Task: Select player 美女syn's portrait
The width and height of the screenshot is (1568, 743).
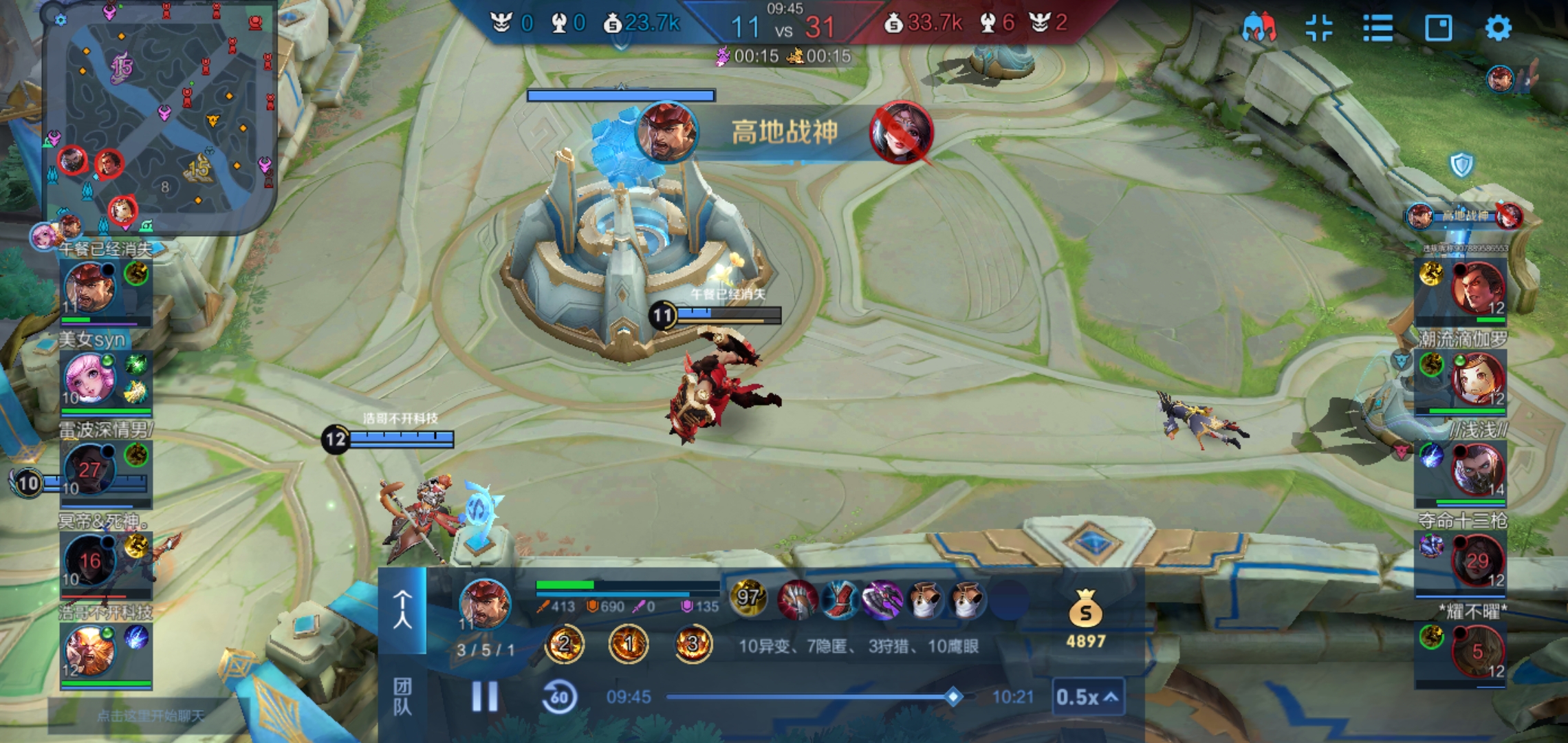Action: pyautogui.click(x=88, y=378)
